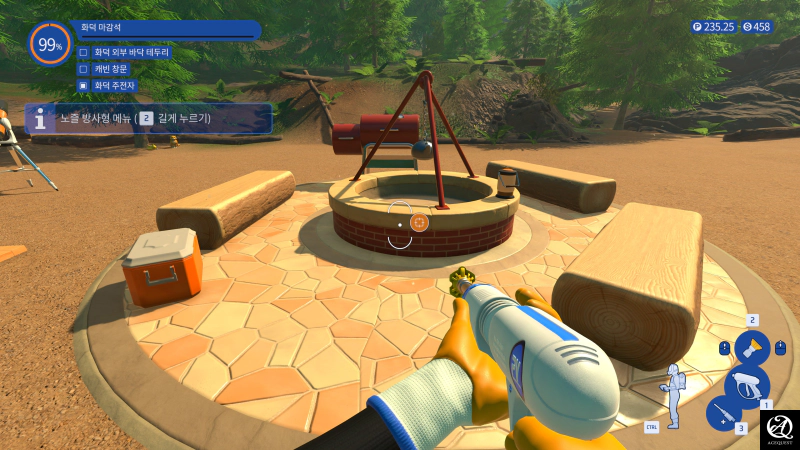The height and width of the screenshot is (450, 800).
Task: Select the 화덕 주전자 checklist item
Action: click(115, 86)
